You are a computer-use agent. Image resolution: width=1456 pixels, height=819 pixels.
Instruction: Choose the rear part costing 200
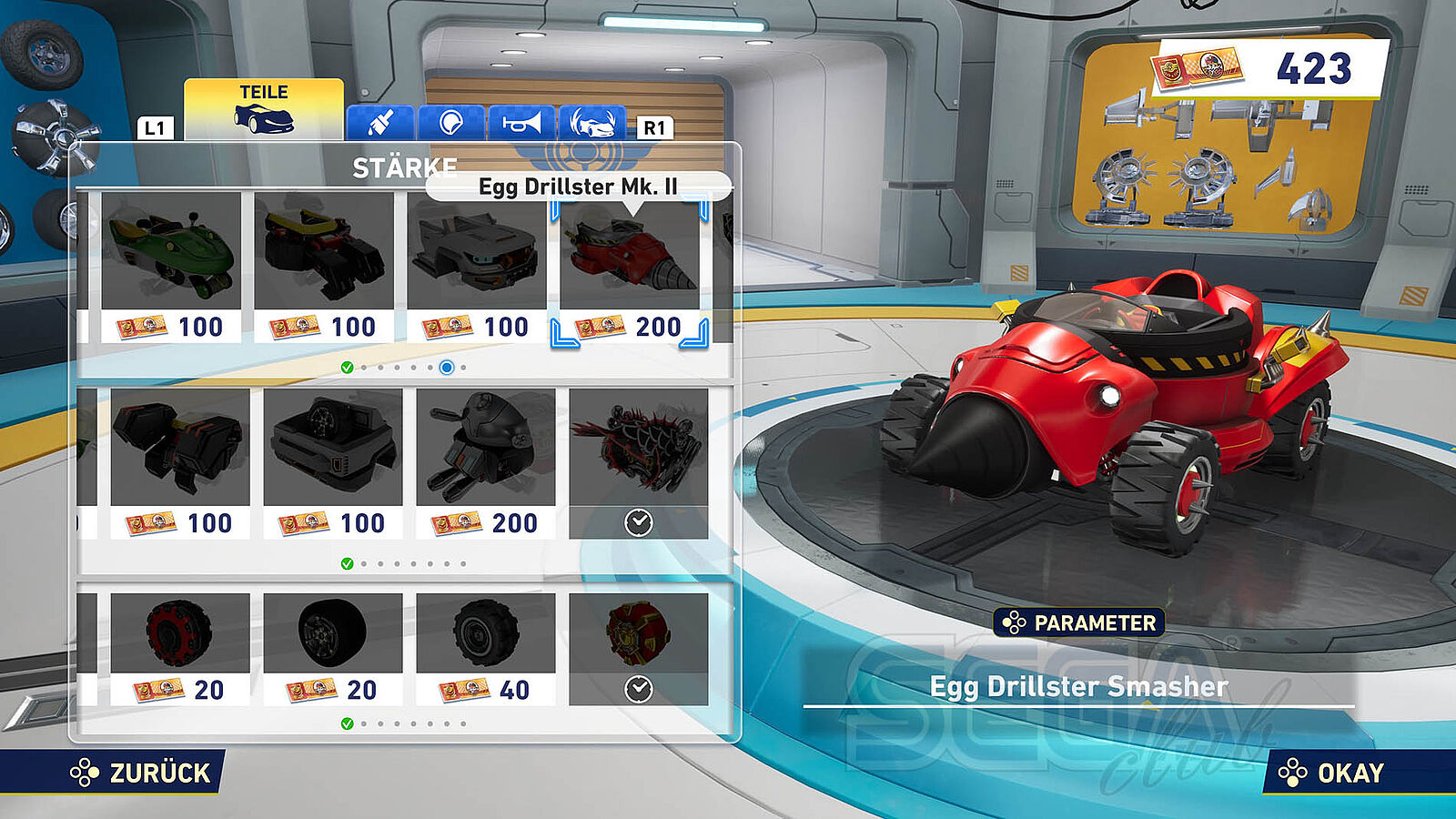486,464
